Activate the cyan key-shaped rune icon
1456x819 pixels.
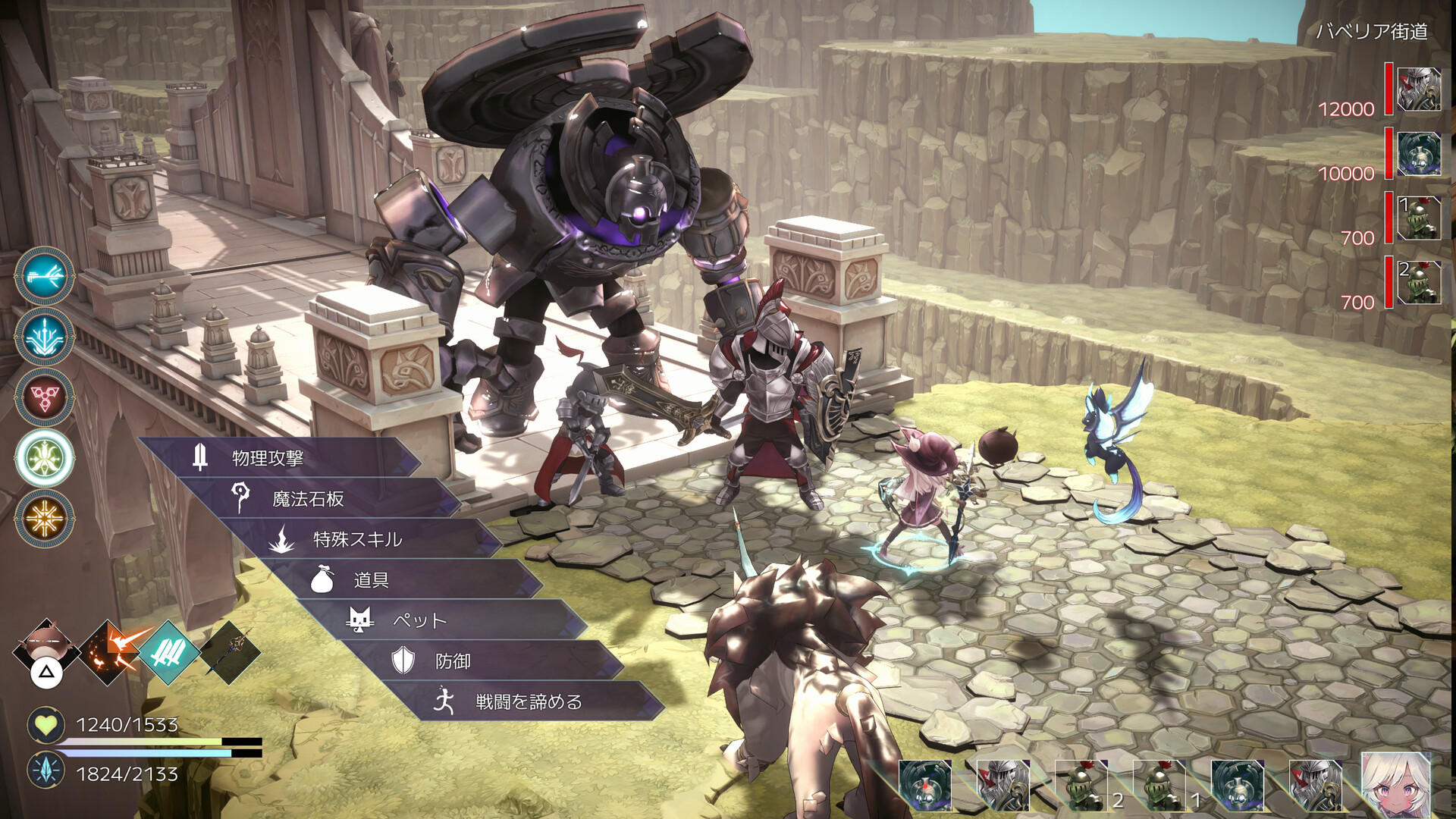point(45,276)
